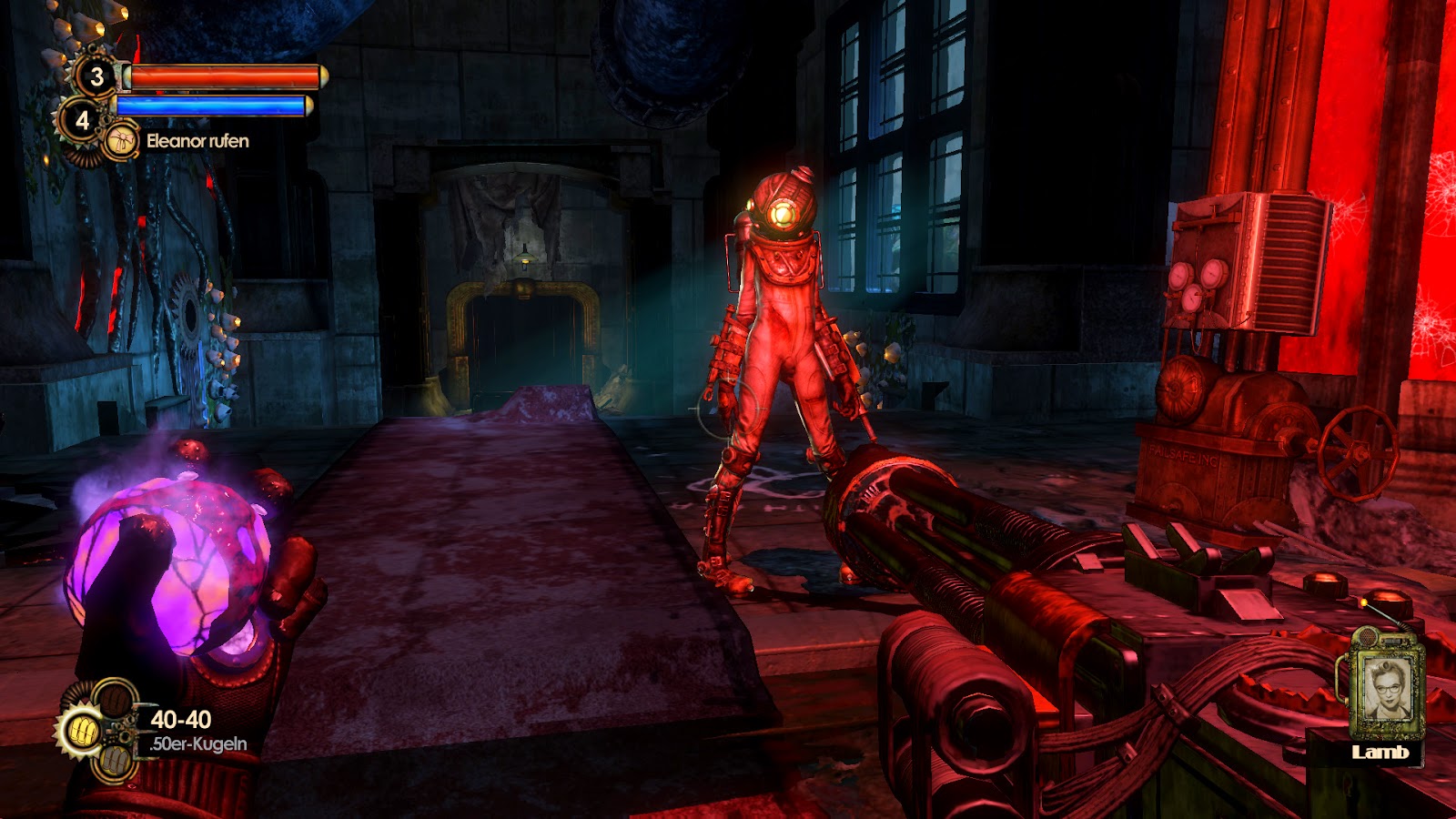
Task: Click the weapon slot showing number 4
Action: pyautogui.click(x=83, y=121)
